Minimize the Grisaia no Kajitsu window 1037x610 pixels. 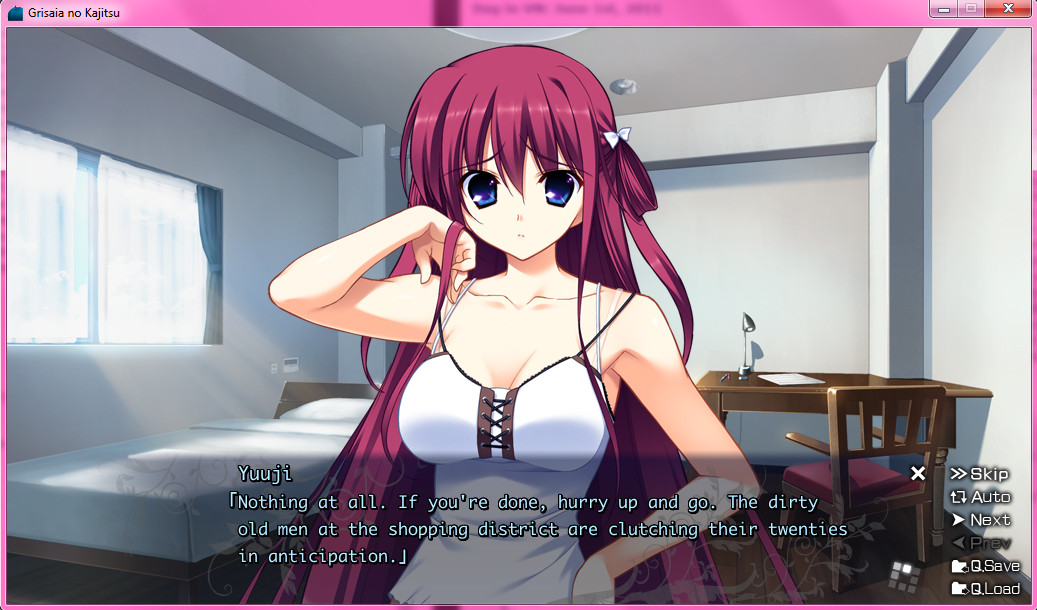(x=942, y=9)
